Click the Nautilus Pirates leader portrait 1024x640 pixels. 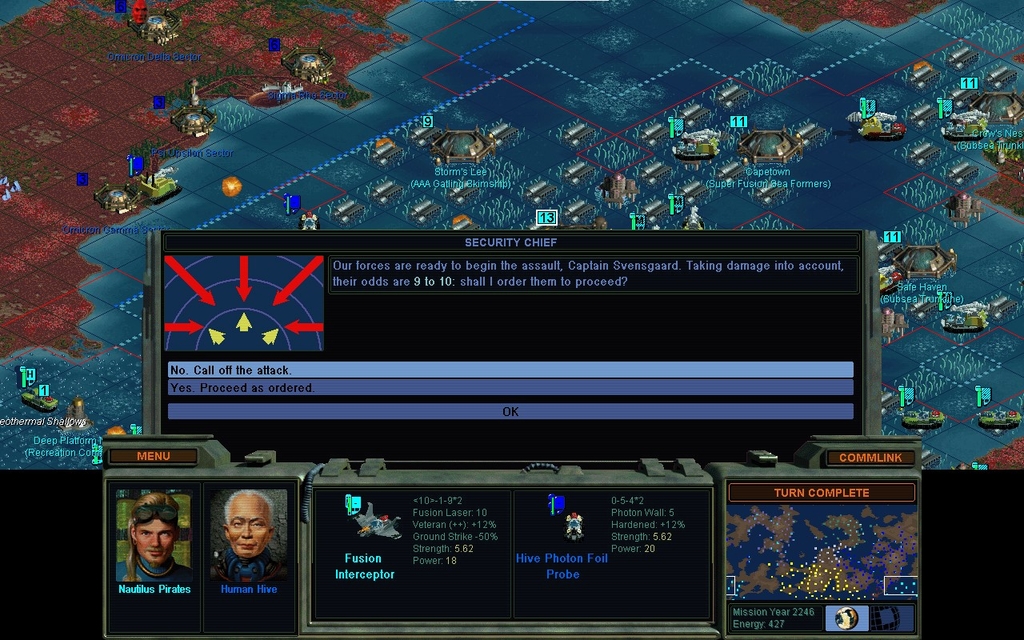point(153,536)
